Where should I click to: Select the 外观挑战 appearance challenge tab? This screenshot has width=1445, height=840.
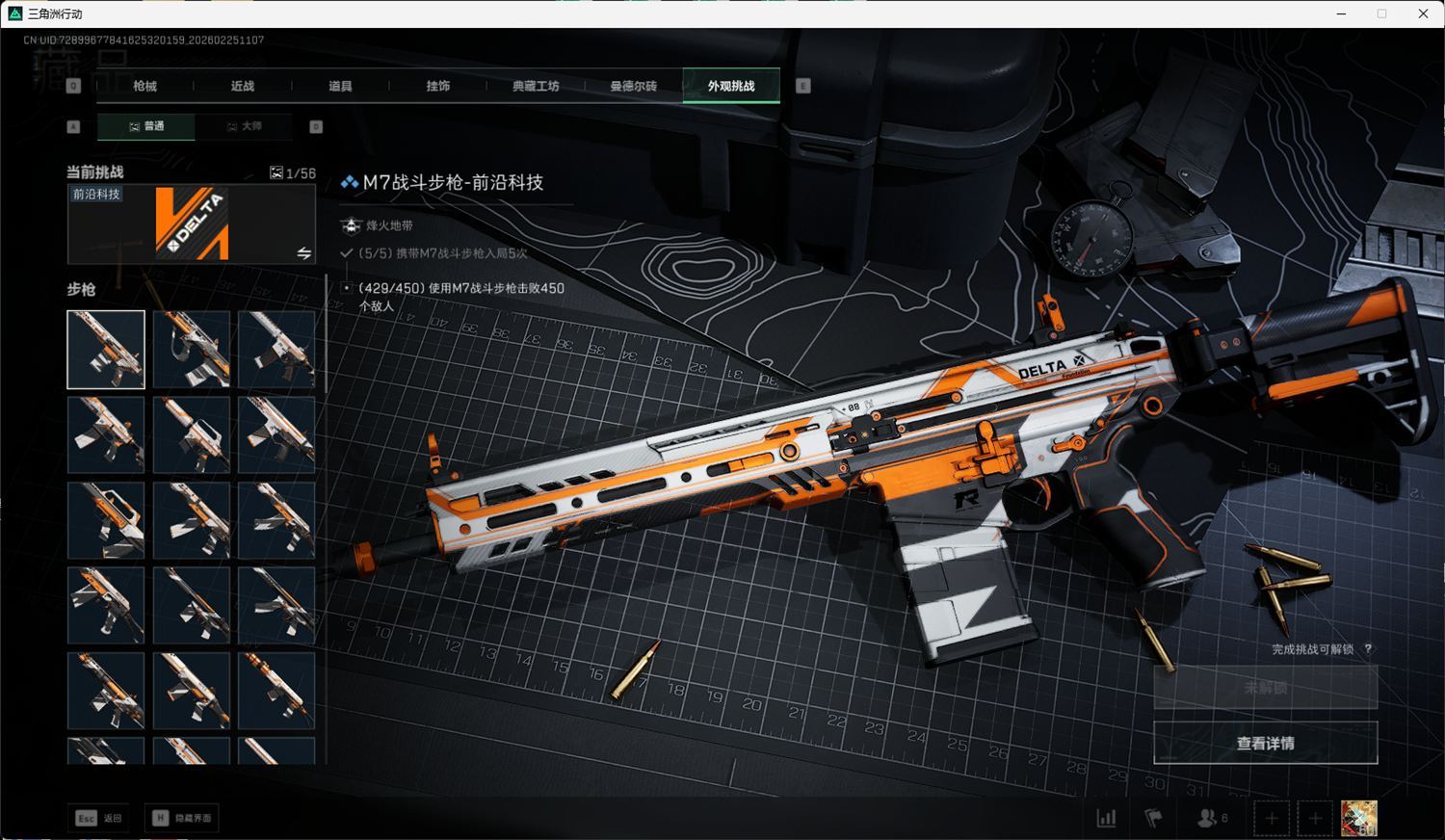(731, 86)
